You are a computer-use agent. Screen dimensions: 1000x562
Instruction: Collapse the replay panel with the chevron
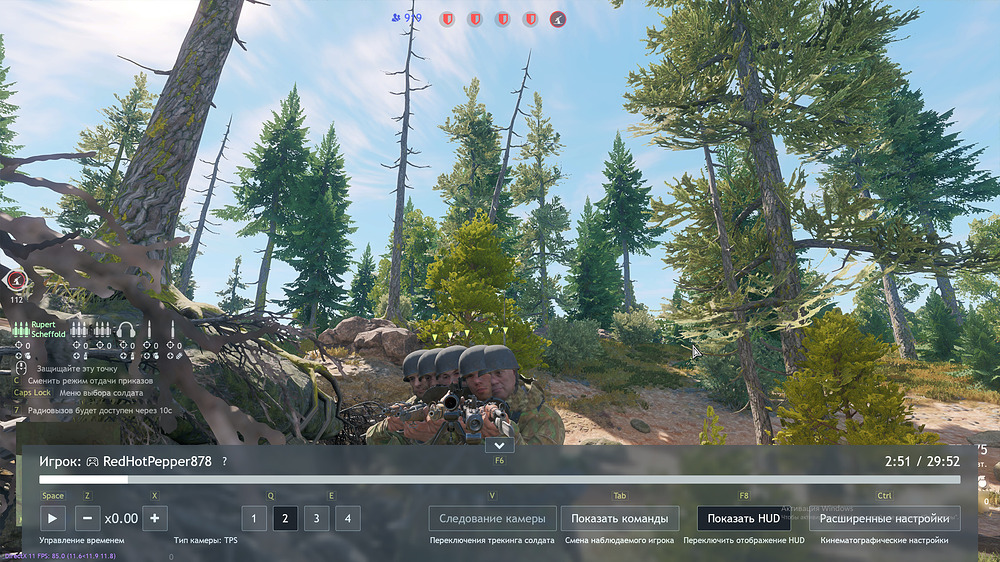point(499,445)
